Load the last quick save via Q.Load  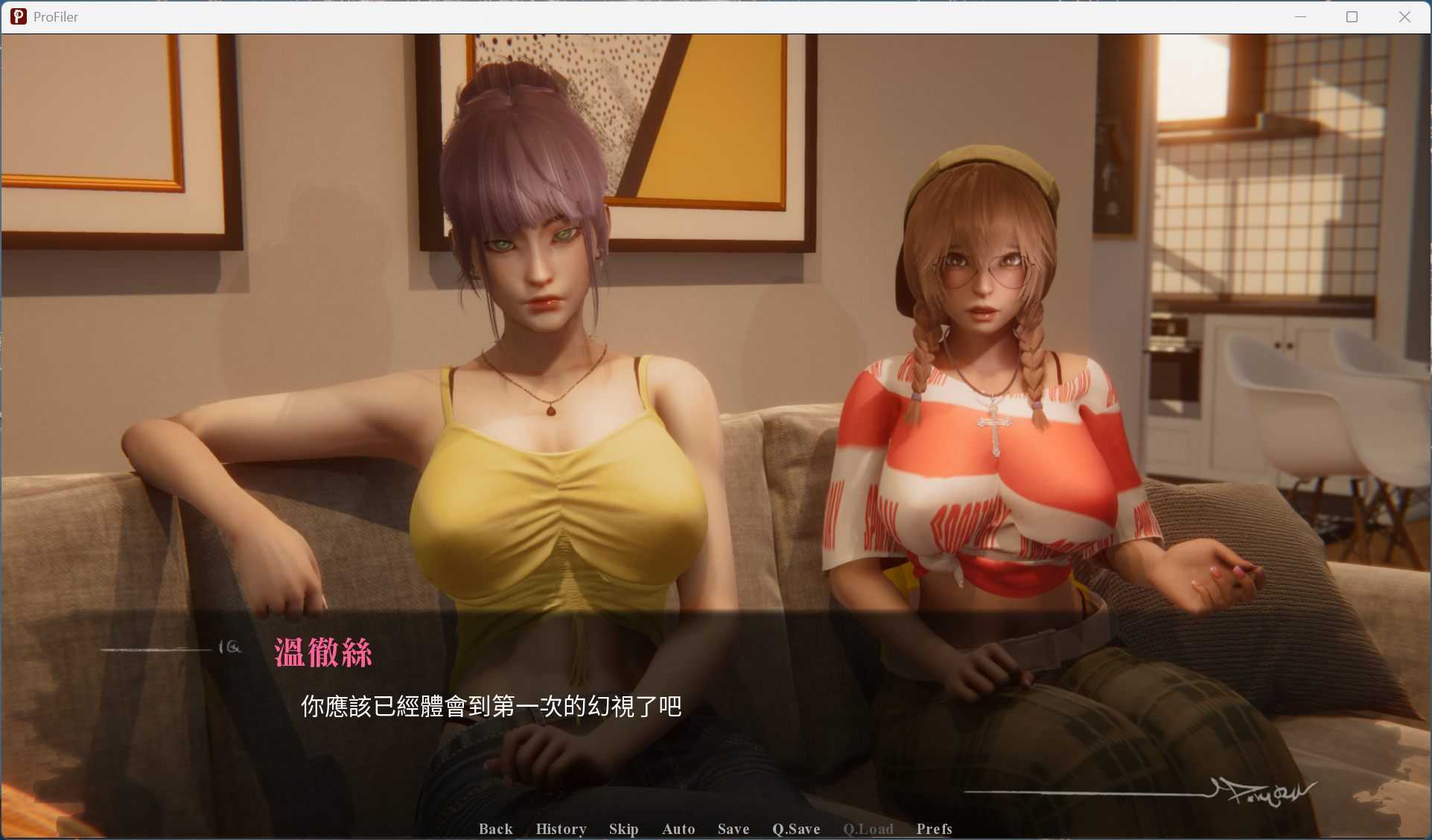pos(868,829)
